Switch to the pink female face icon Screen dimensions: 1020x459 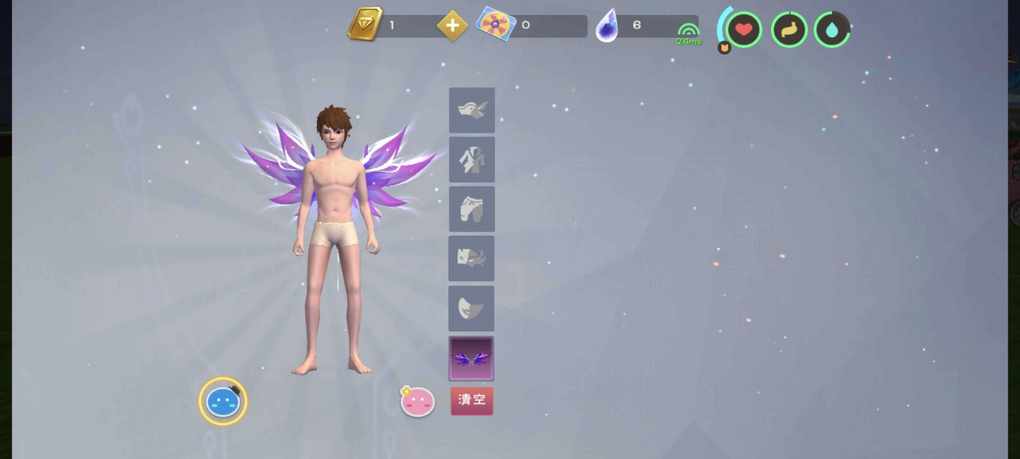[417, 402]
